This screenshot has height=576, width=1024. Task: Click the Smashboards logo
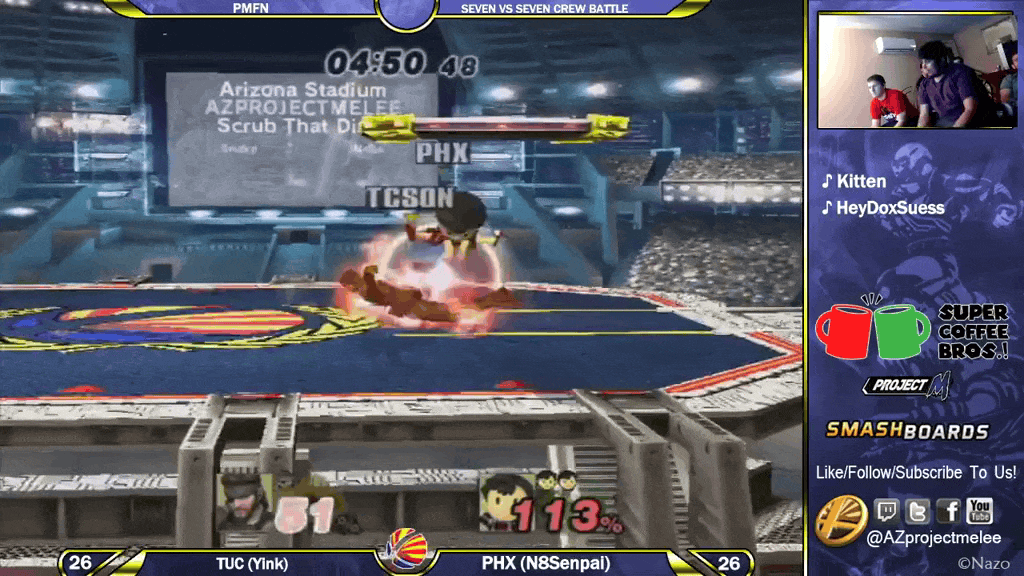[907, 431]
